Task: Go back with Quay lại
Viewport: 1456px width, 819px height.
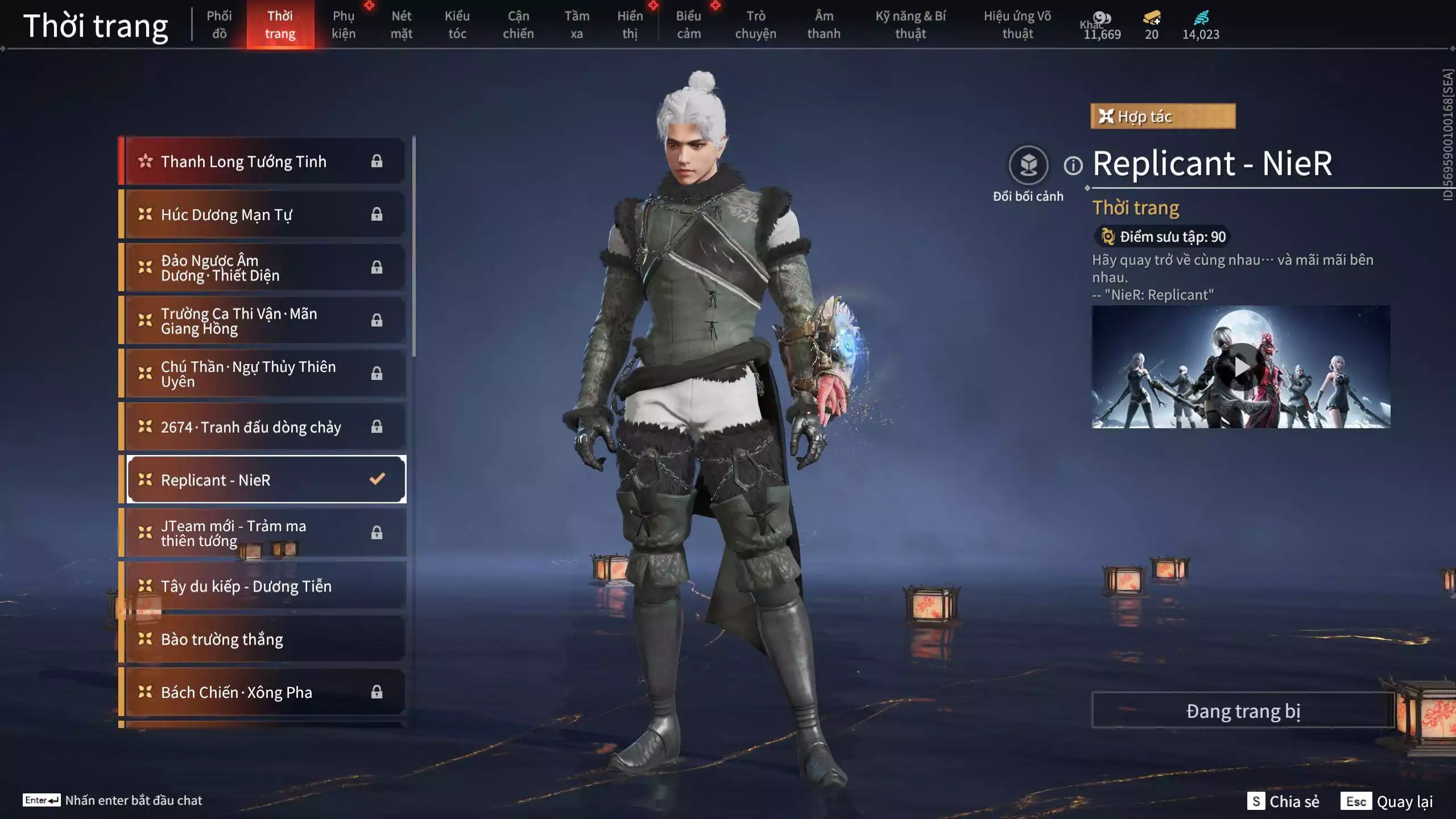Action: click(x=1387, y=801)
